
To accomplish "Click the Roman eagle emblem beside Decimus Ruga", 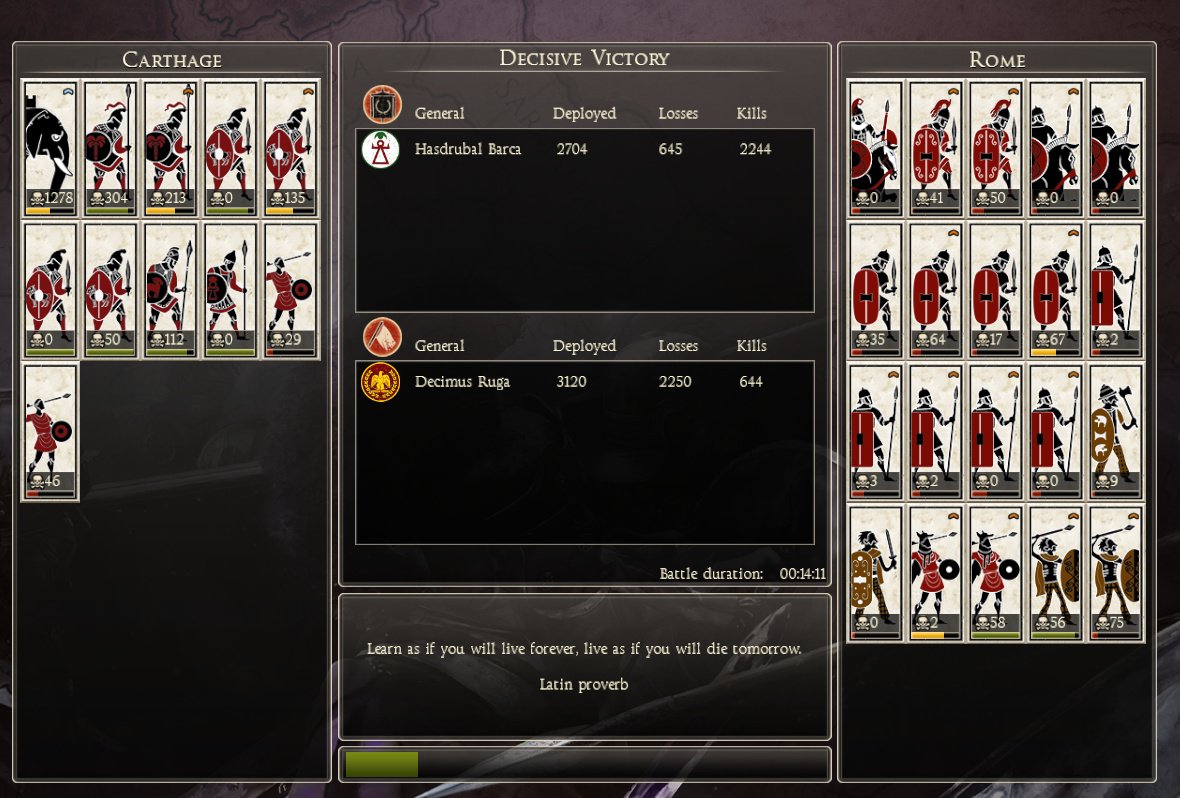I will coord(380,382).
